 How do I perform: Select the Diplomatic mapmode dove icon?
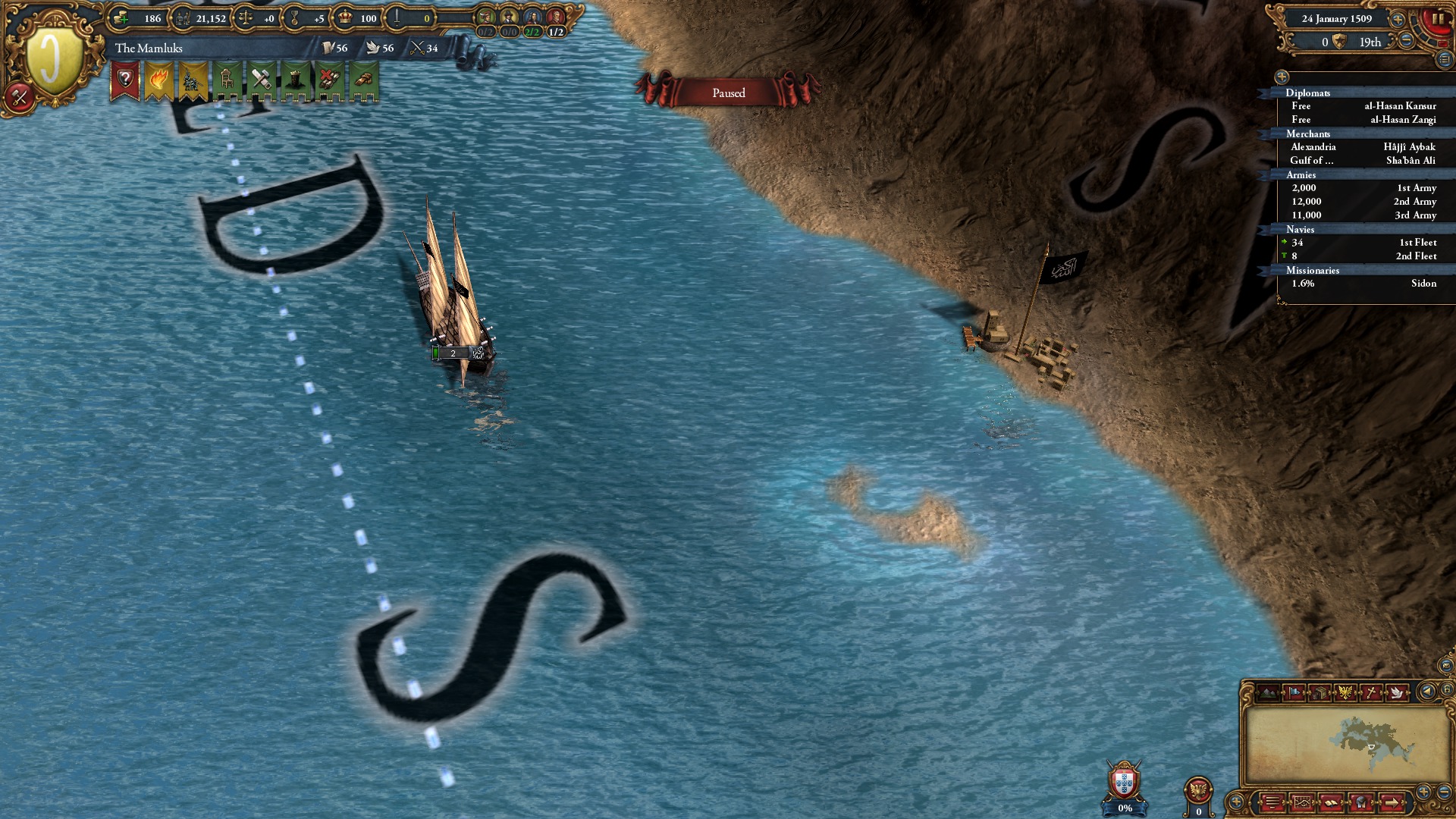tap(1398, 692)
